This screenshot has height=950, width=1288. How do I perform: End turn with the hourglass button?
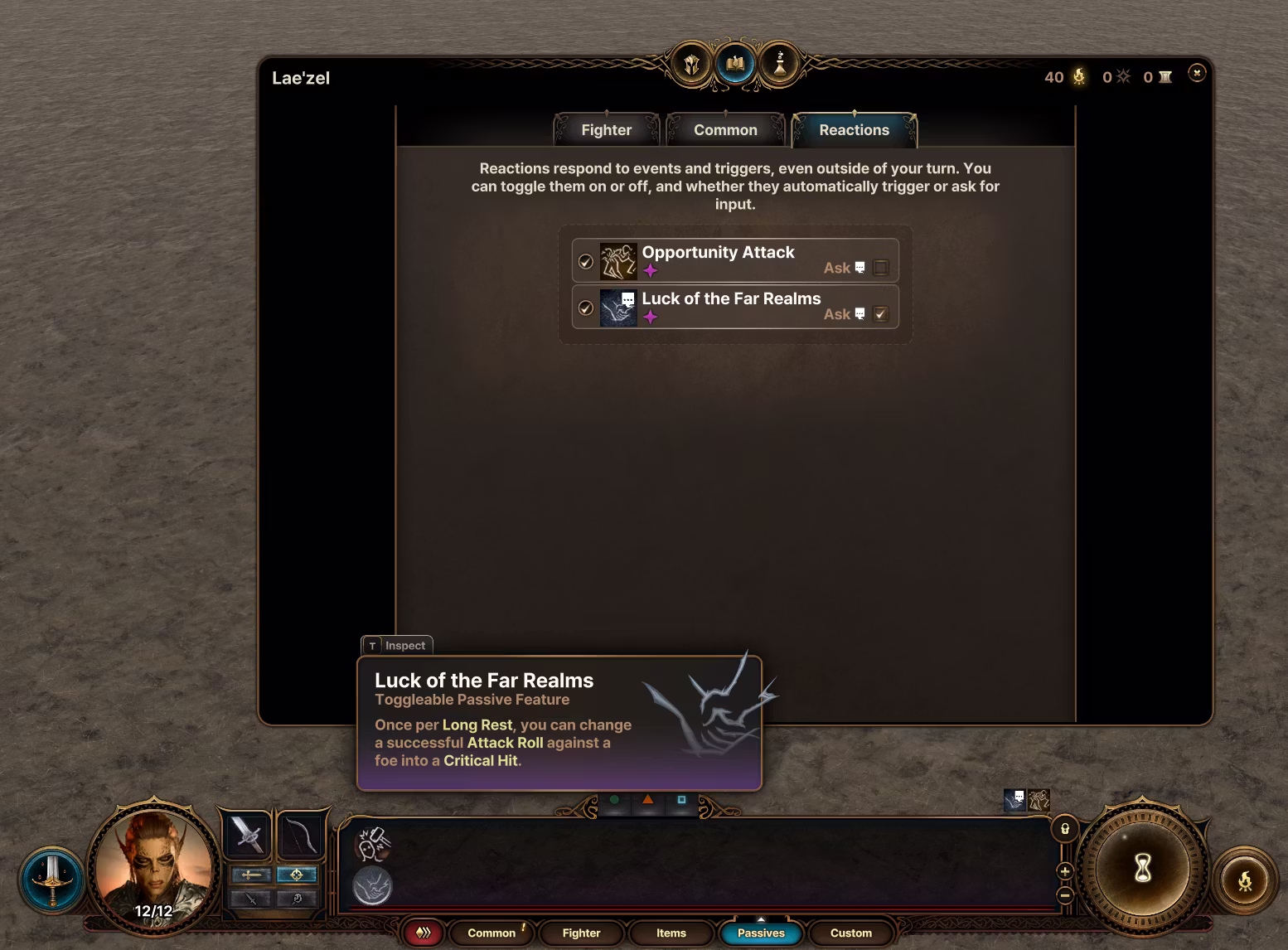(1143, 869)
